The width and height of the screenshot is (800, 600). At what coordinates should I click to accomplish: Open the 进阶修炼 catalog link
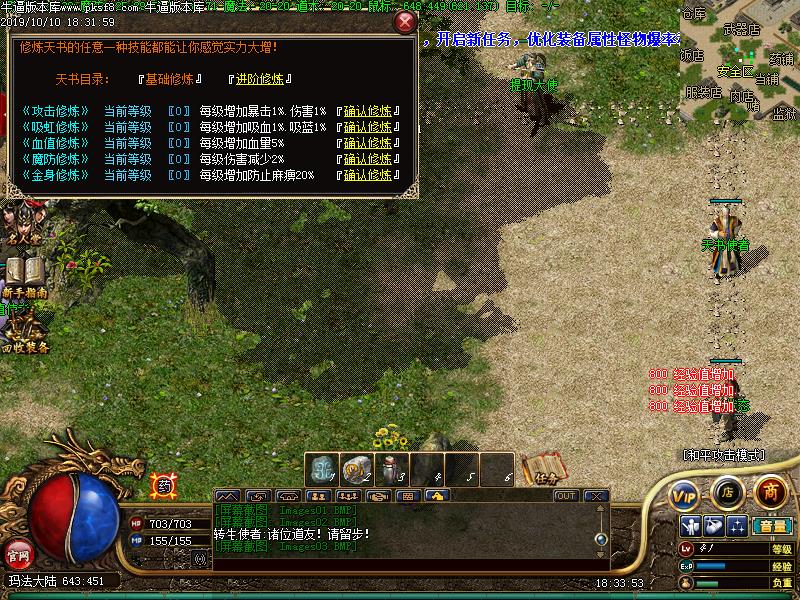pos(258,79)
